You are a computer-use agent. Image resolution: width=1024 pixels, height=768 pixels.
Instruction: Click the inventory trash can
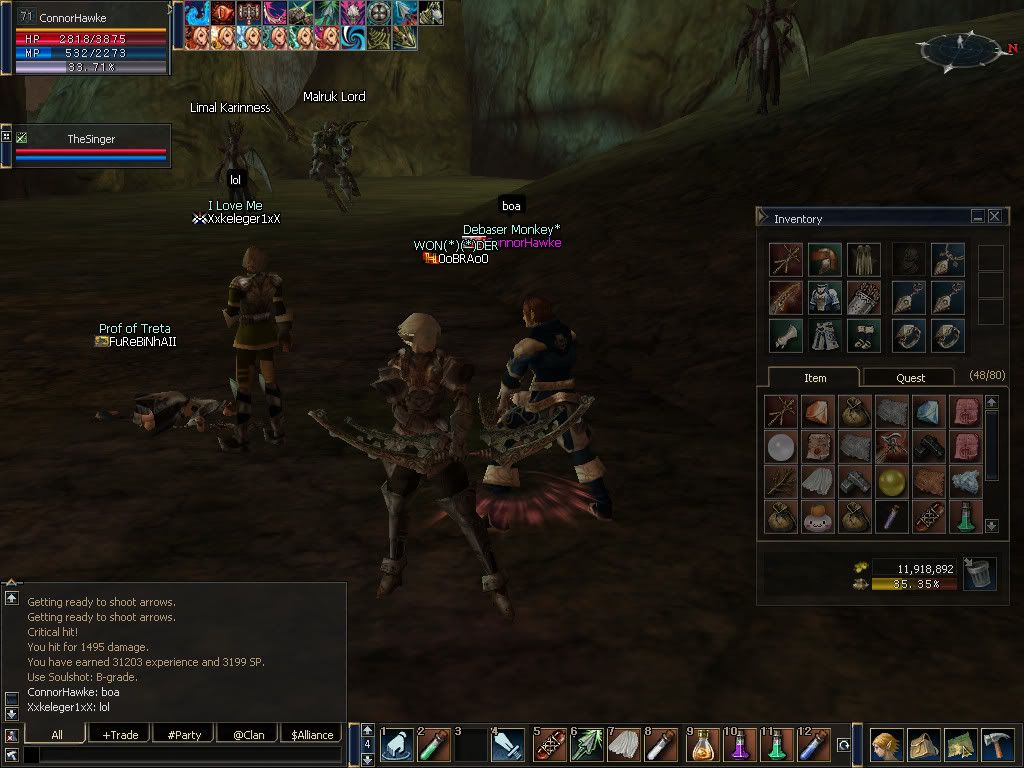coord(979,574)
